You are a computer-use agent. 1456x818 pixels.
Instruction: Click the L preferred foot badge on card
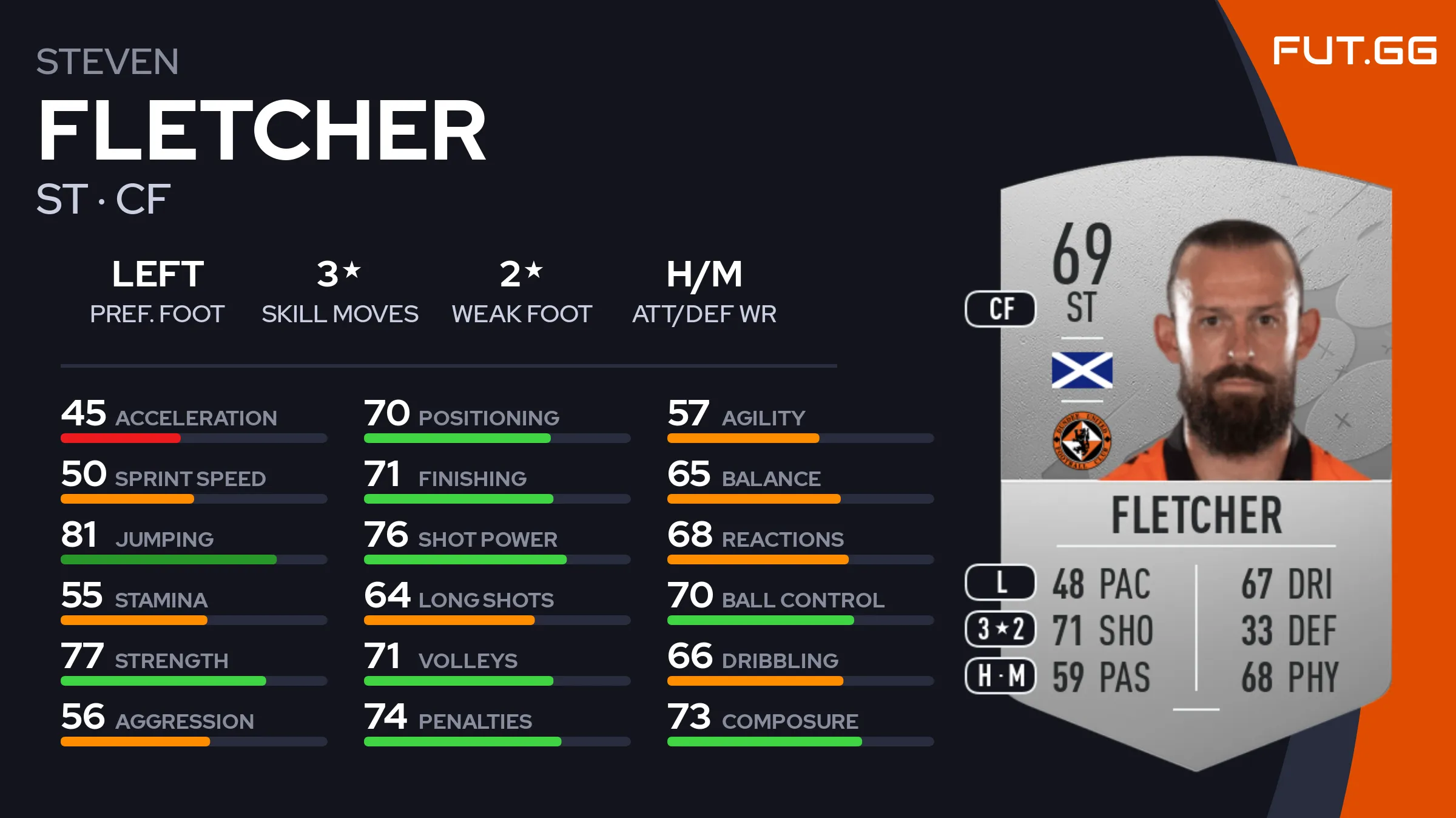(1000, 582)
